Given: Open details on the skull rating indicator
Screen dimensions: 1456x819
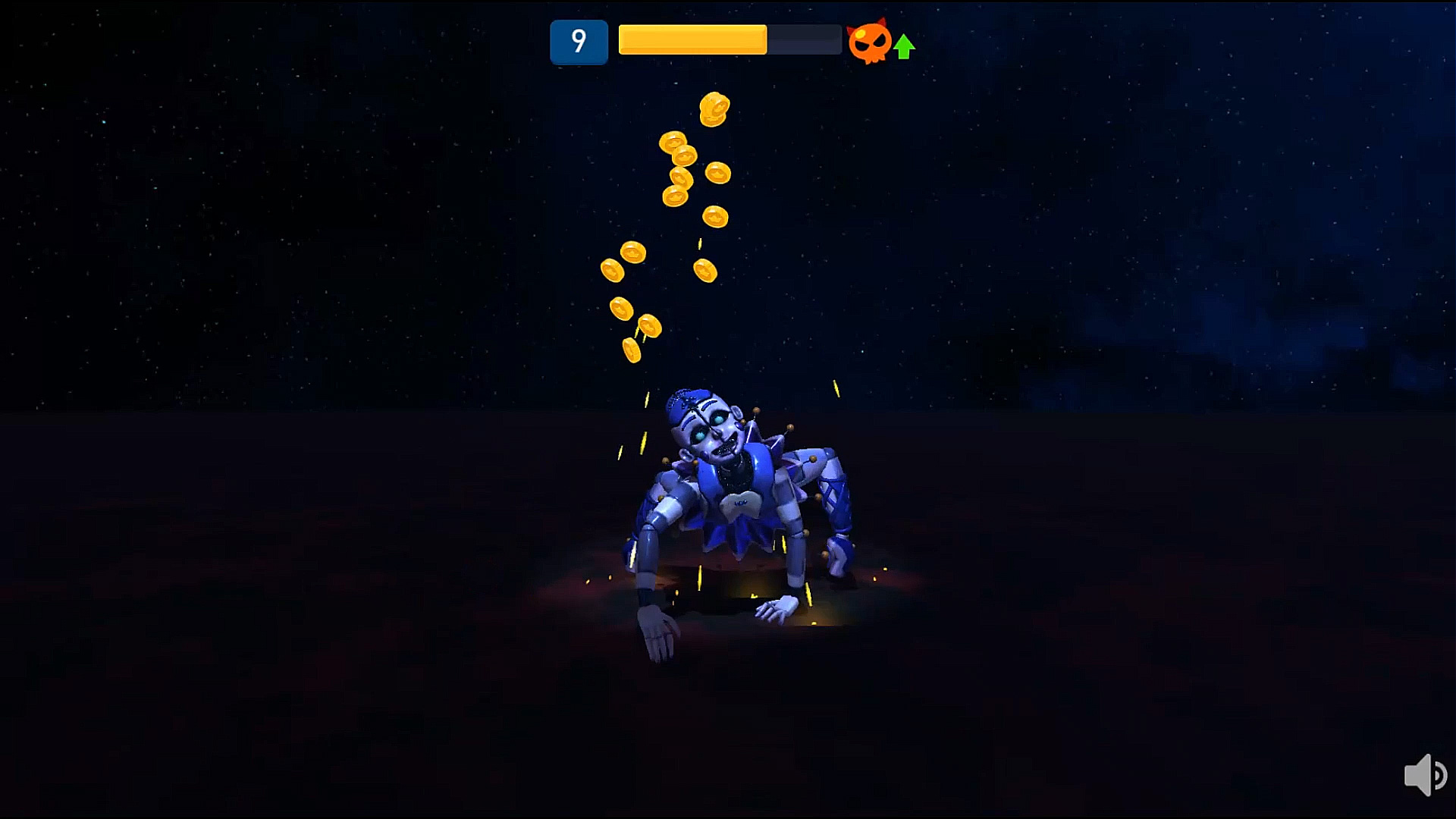Looking at the screenshot, I should tap(871, 42).
